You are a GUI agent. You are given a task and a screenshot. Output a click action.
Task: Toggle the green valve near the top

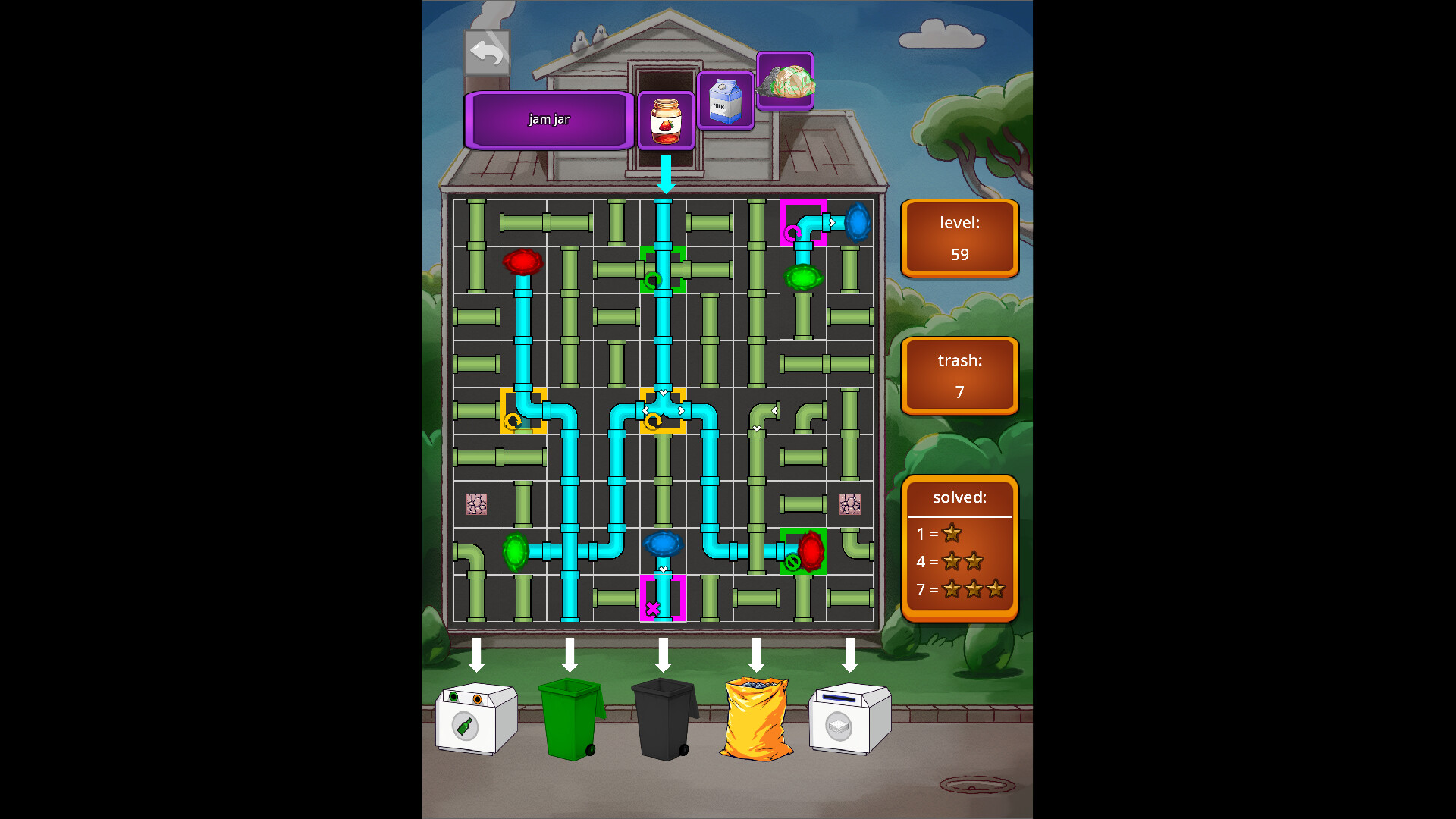654,279
